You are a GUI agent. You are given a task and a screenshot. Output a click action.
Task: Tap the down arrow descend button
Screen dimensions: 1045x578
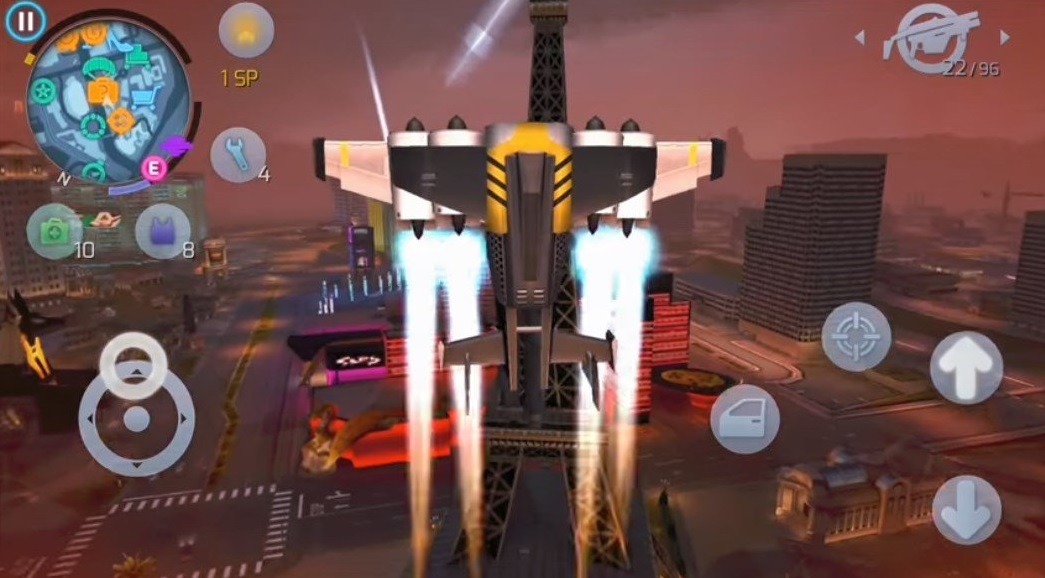(966, 509)
